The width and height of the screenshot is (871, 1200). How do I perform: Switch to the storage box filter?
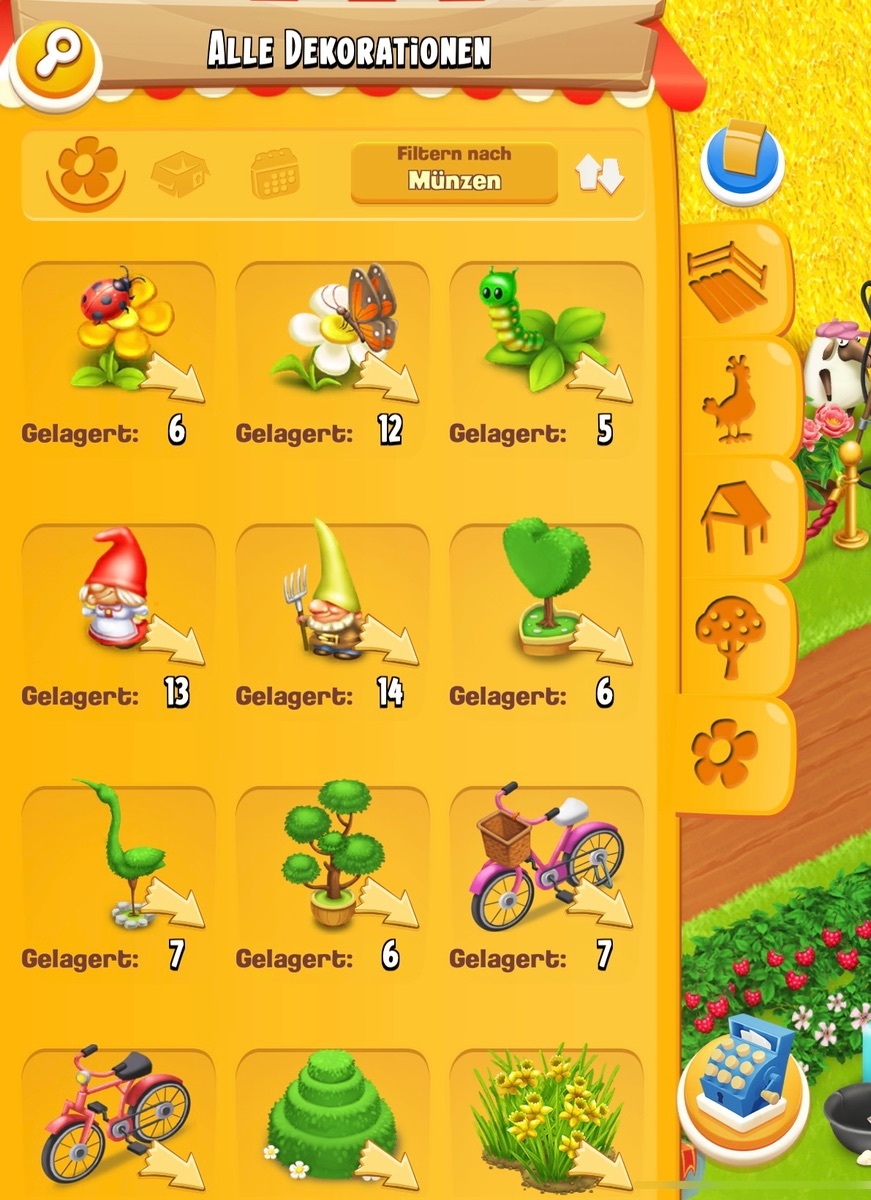pyautogui.click(x=180, y=174)
